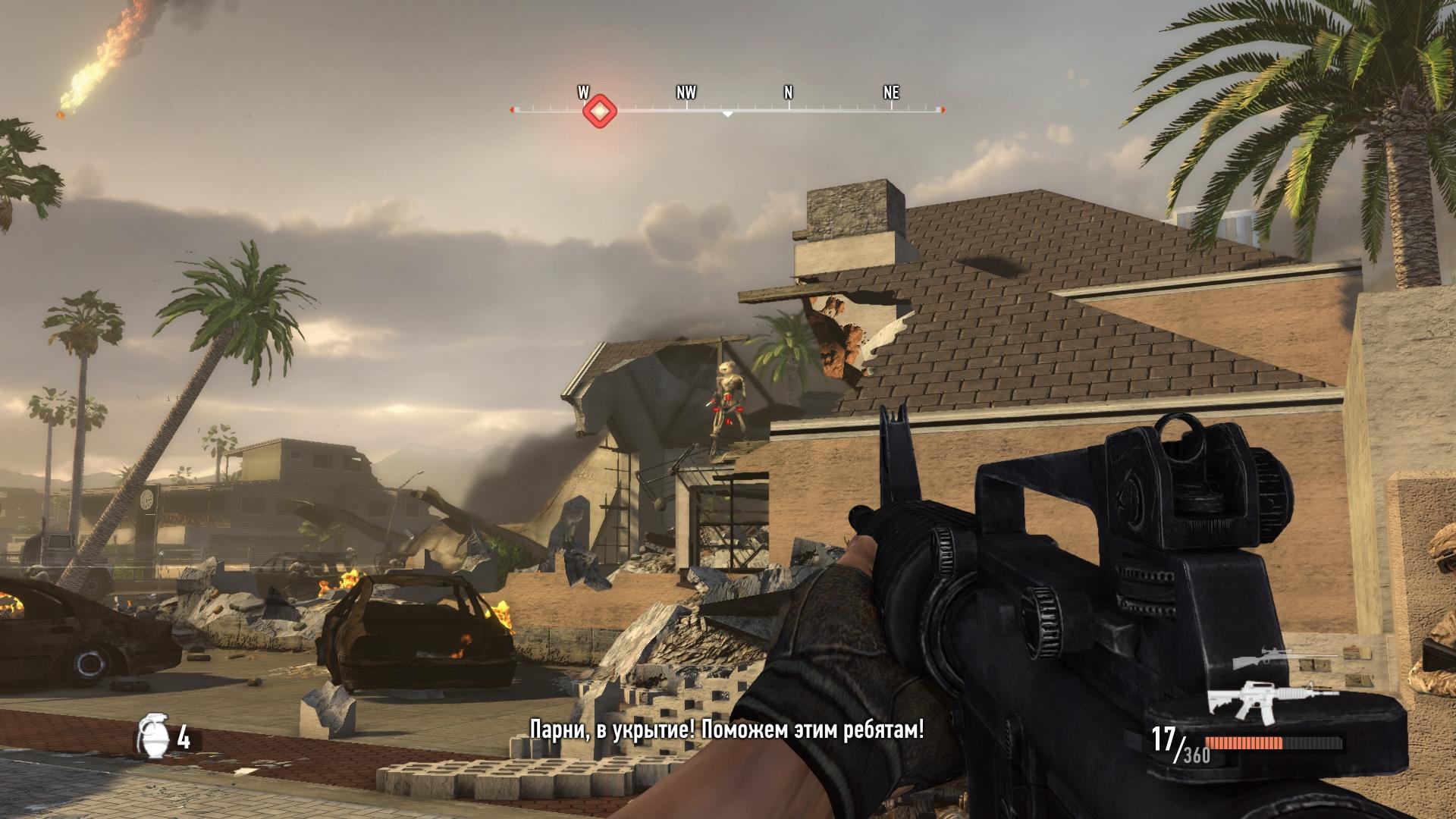Select the white assault rifle weapon icon
Screen dimensions: 1456x819
point(1261,698)
